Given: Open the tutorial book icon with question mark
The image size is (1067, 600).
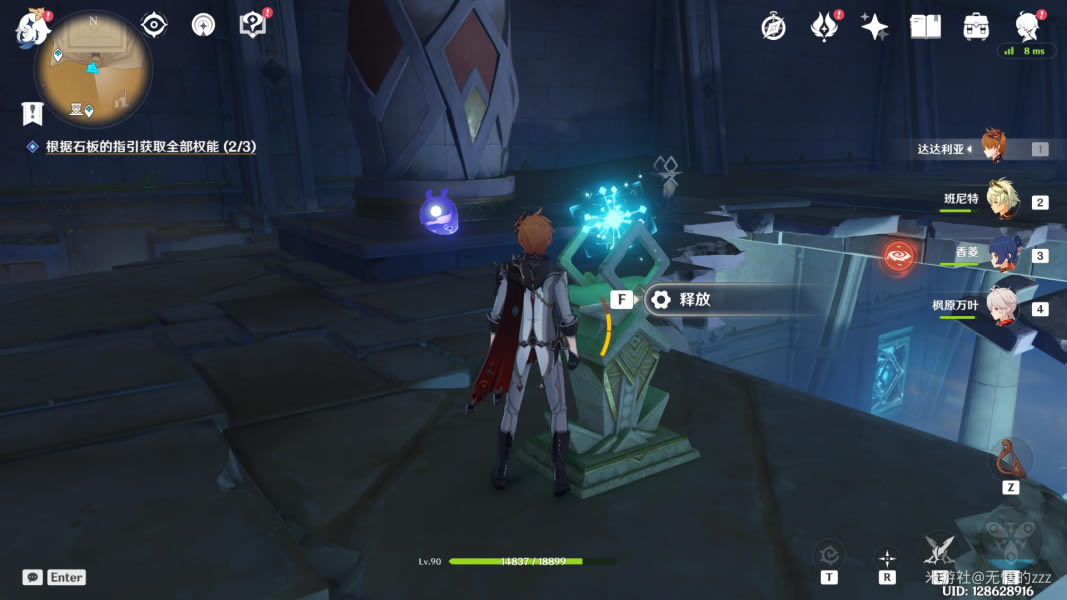Looking at the screenshot, I should click(x=253, y=25).
